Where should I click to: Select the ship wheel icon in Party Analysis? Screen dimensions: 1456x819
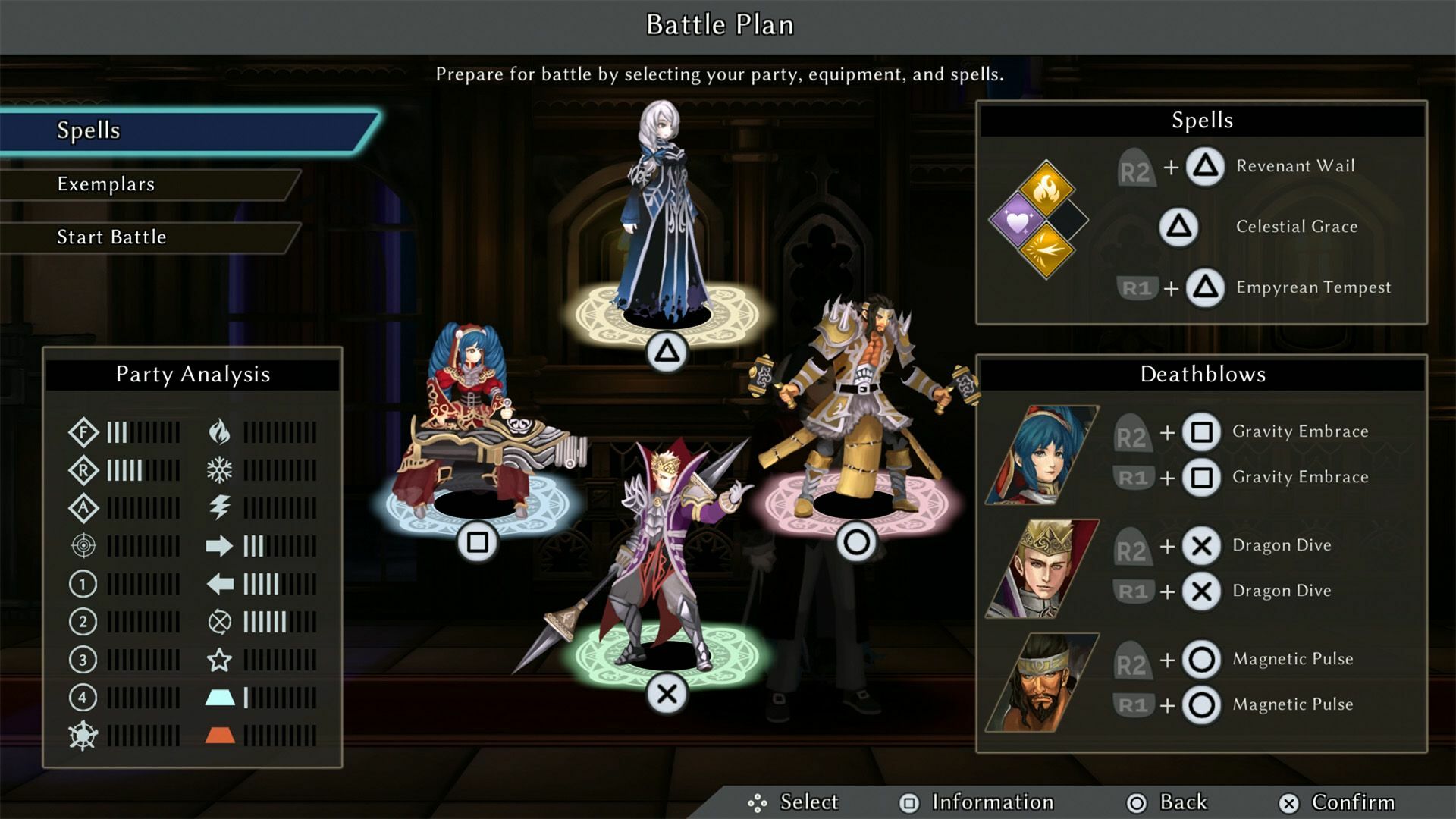point(83,733)
